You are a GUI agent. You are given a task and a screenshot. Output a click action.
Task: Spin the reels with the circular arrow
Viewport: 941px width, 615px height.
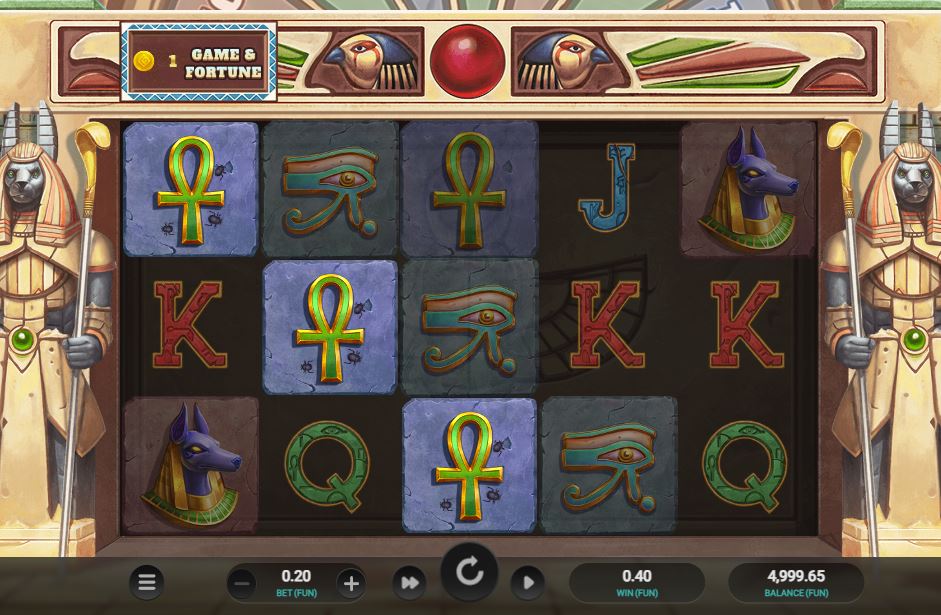click(x=469, y=573)
